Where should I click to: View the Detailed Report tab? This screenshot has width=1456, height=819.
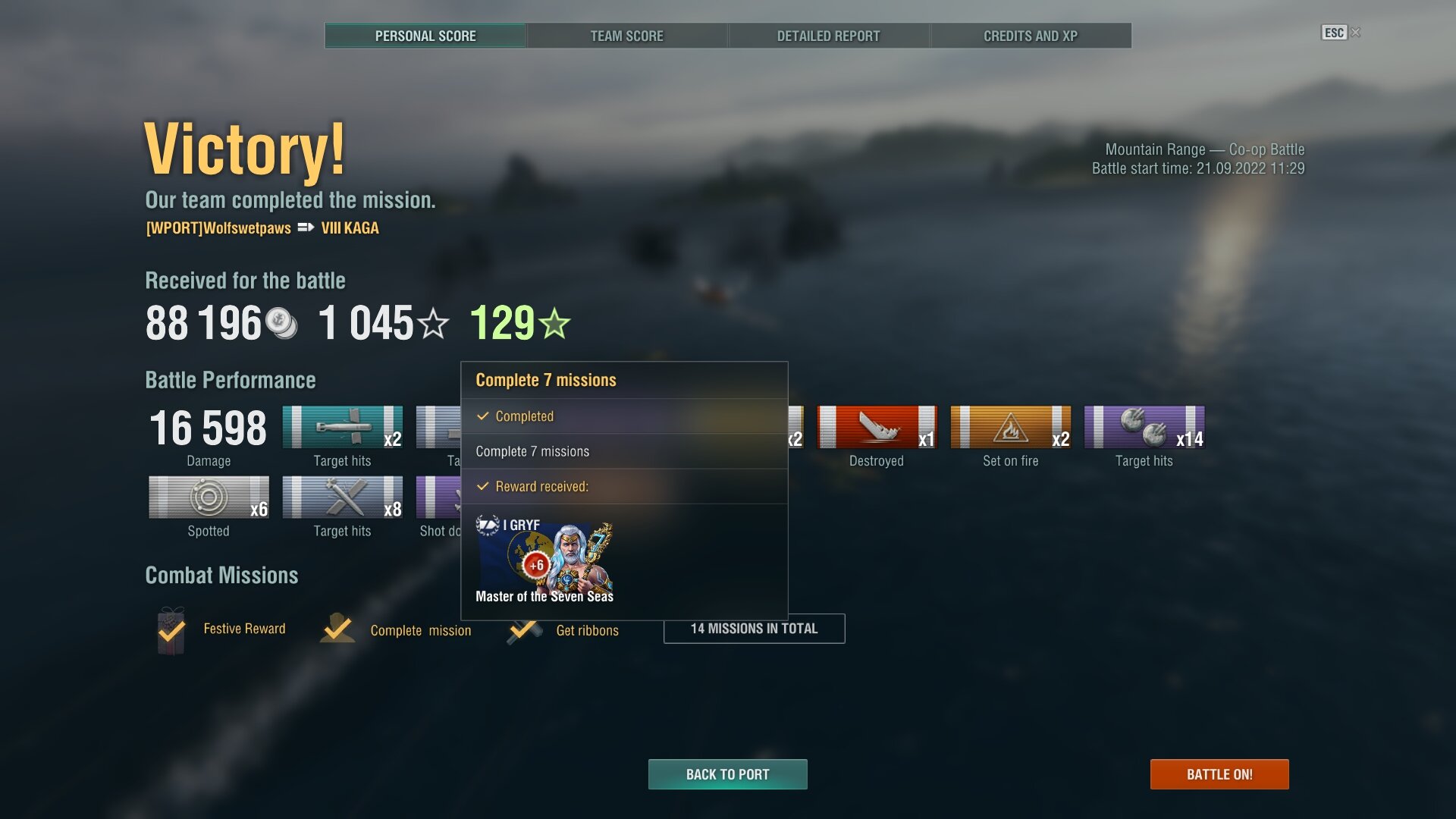pyautogui.click(x=828, y=36)
